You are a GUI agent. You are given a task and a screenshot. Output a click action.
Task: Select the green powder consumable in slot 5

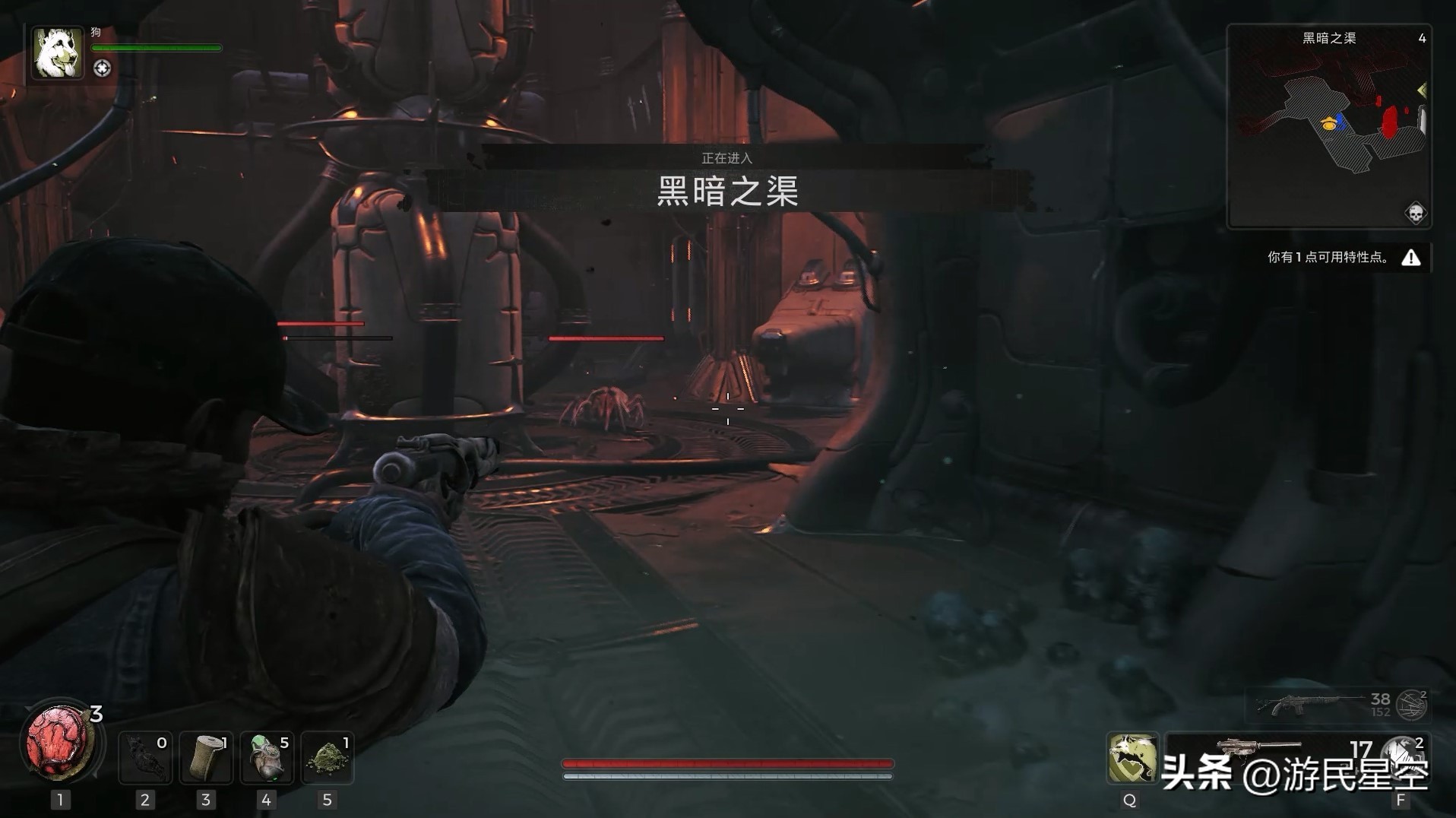pyautogui.click(x=327, y=757)
